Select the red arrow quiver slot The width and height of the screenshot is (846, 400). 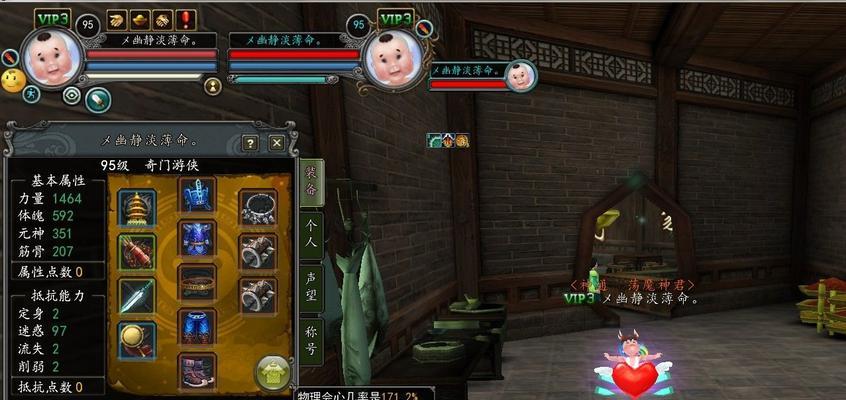tap(137, 252)
